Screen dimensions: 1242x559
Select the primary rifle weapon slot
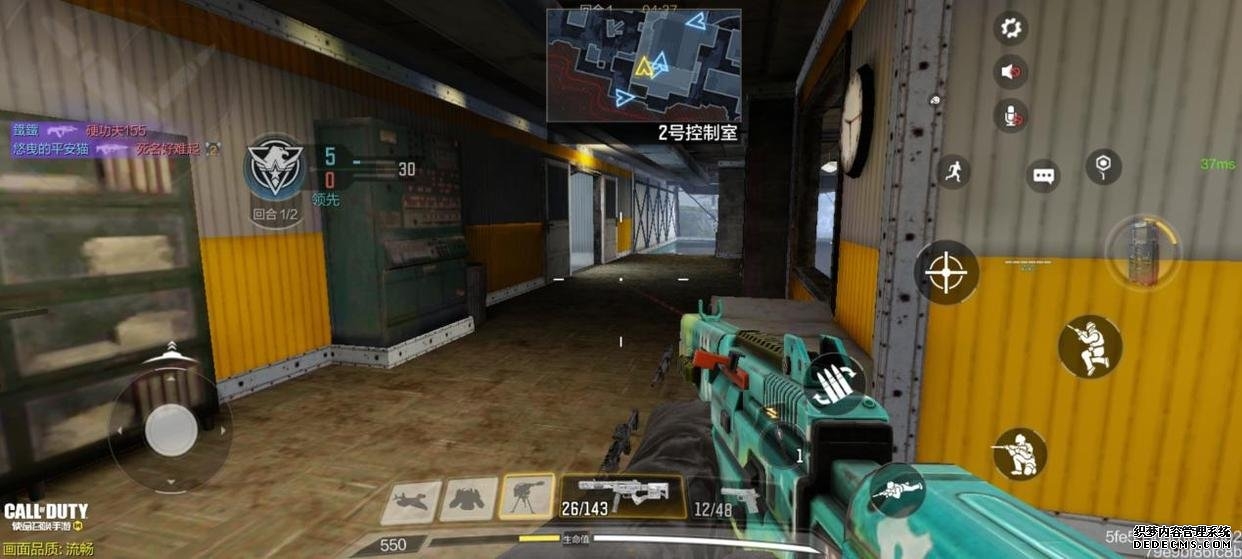tap(622, 498)
